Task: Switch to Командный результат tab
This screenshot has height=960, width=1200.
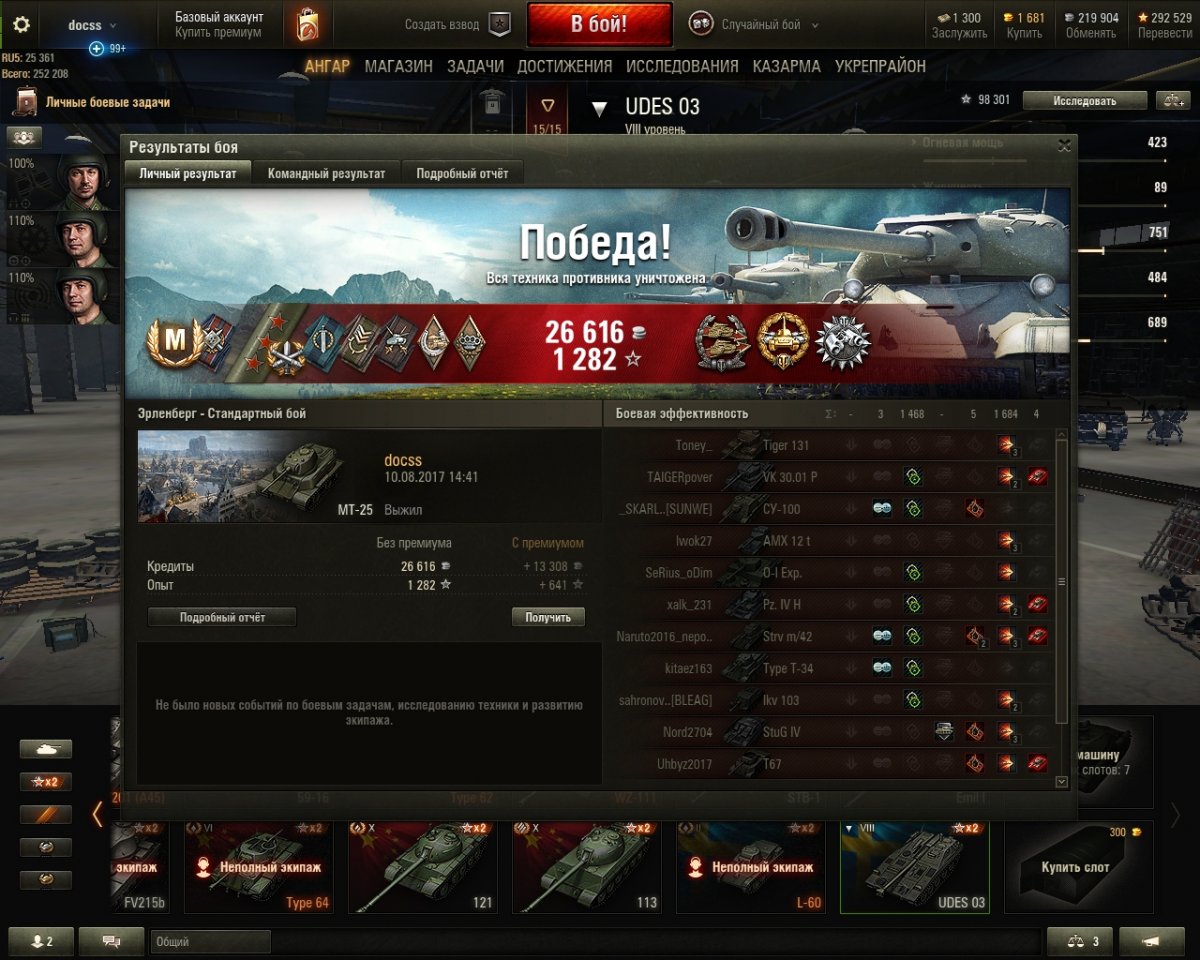Action: coord(326,173)
